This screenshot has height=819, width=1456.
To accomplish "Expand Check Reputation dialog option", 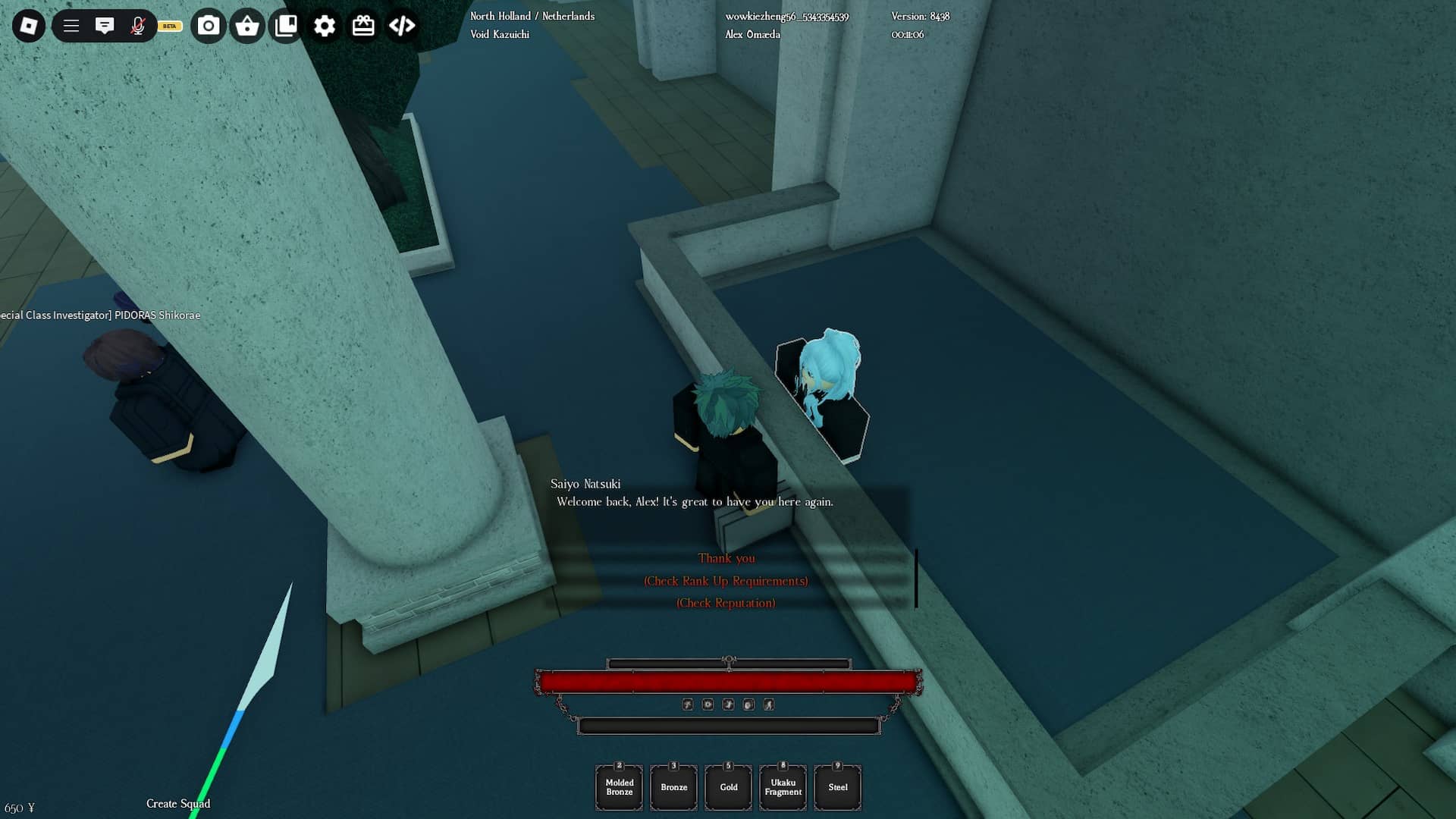I will click(726, 603).
